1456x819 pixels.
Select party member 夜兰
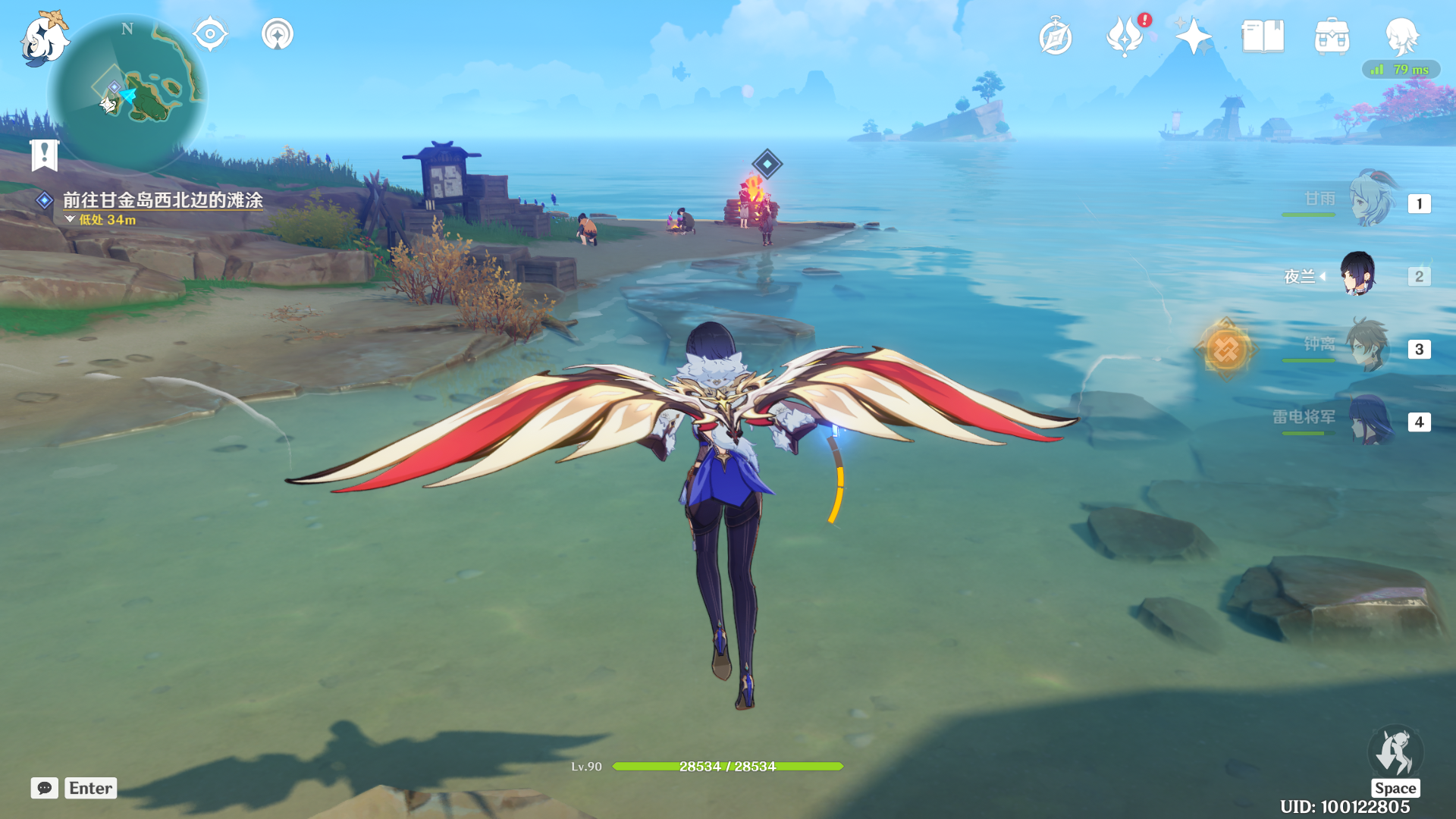coord(1357,275)
